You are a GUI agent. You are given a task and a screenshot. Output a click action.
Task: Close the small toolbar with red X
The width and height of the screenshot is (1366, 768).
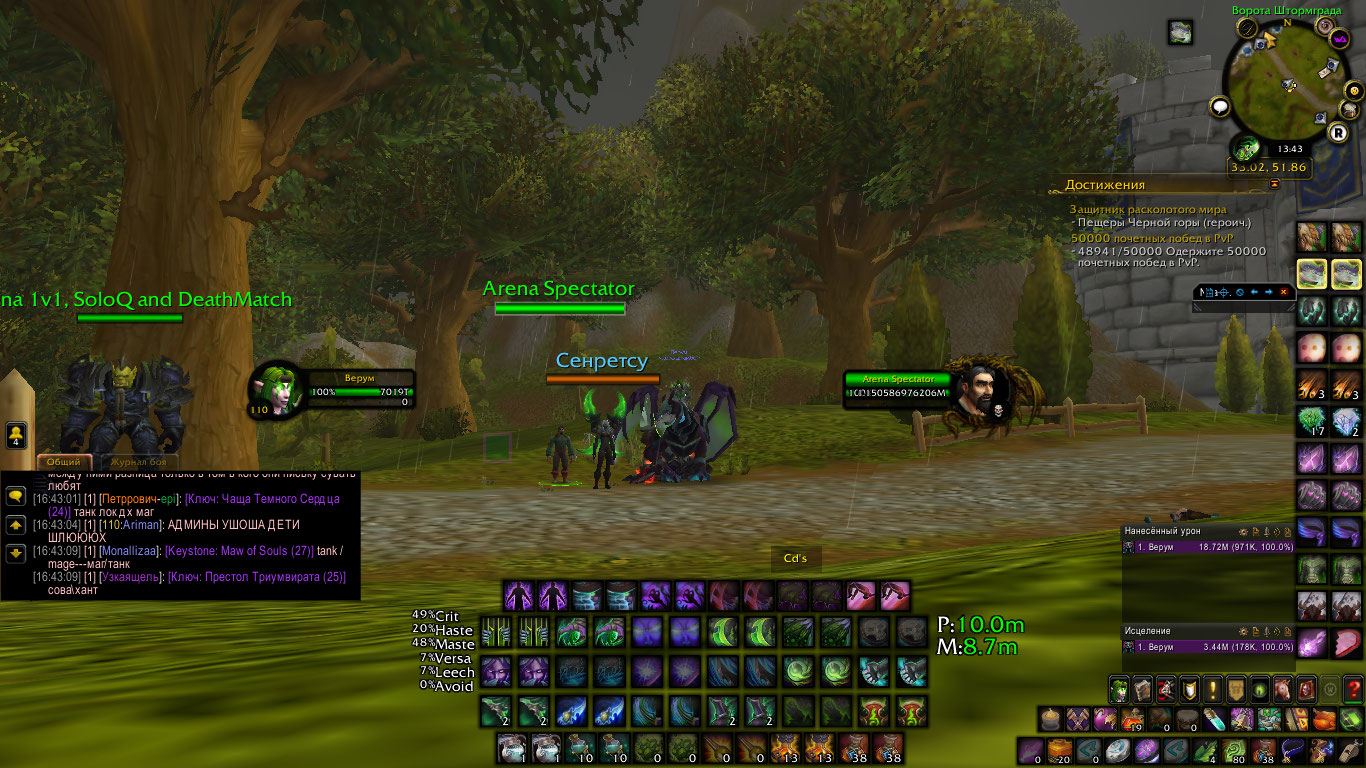(1284, 292)
